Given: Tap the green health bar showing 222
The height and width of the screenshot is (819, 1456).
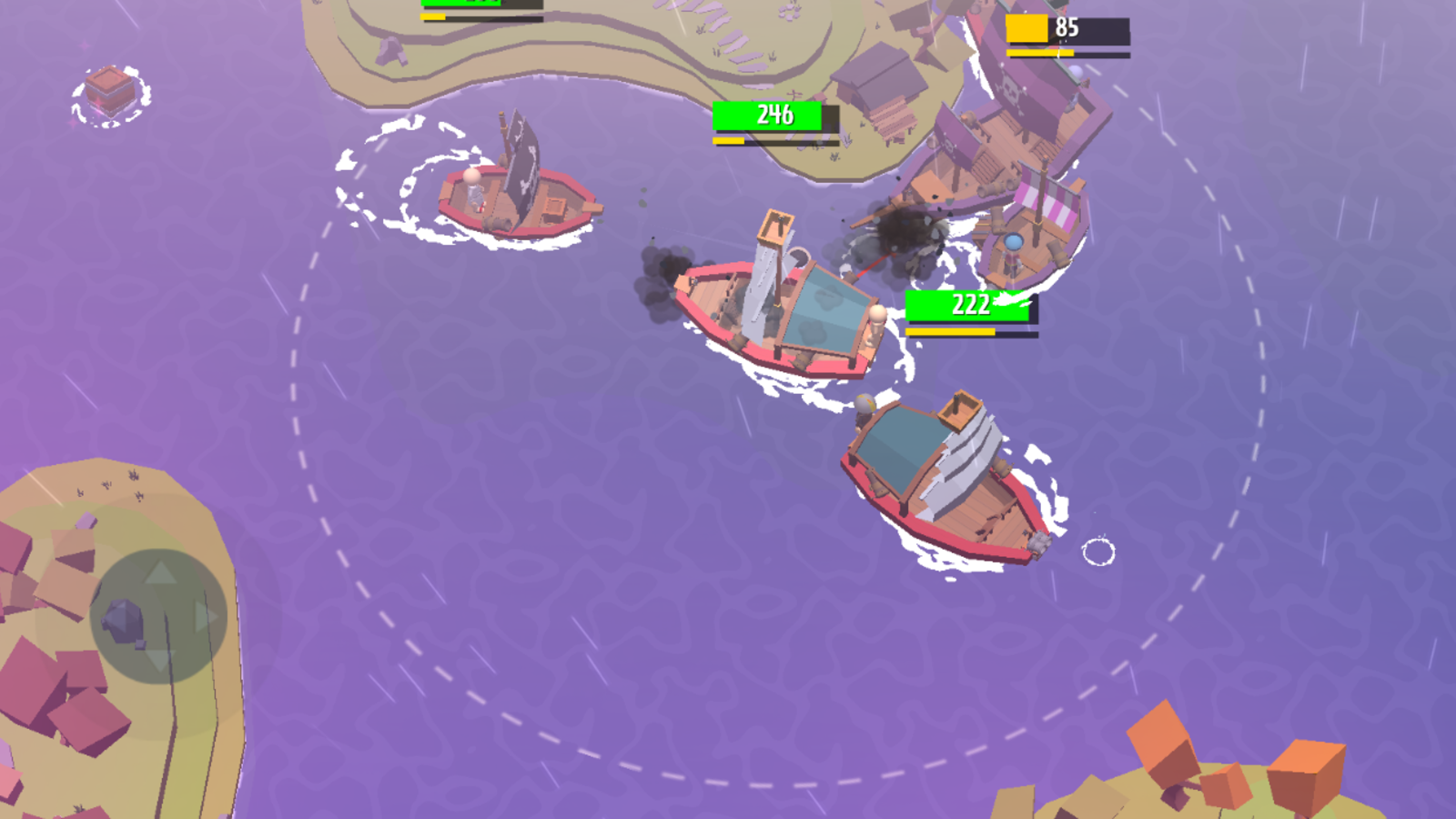Looking at the screenshot, I should coord(969,307).
